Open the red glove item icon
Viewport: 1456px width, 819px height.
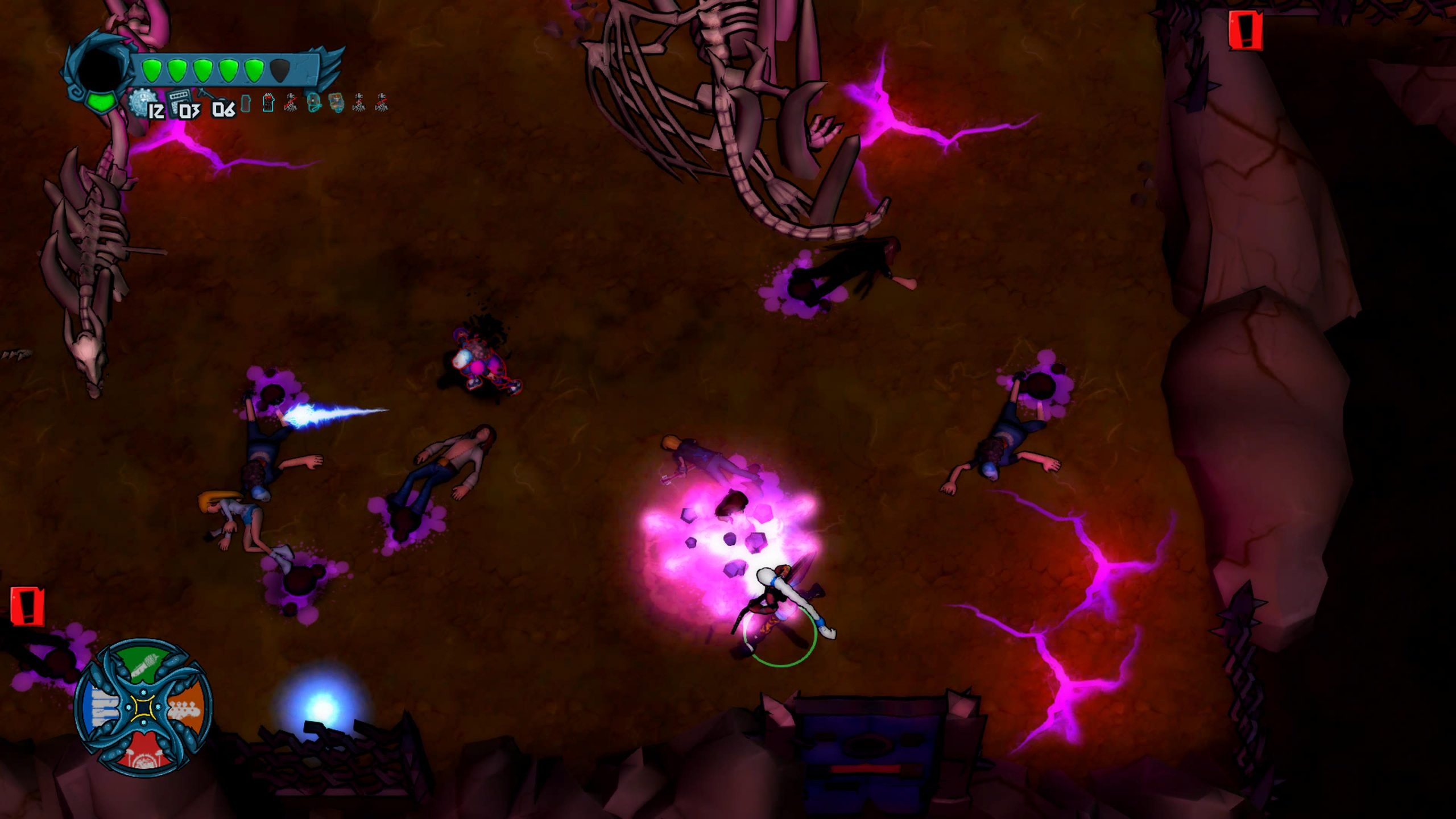(268, 103)
